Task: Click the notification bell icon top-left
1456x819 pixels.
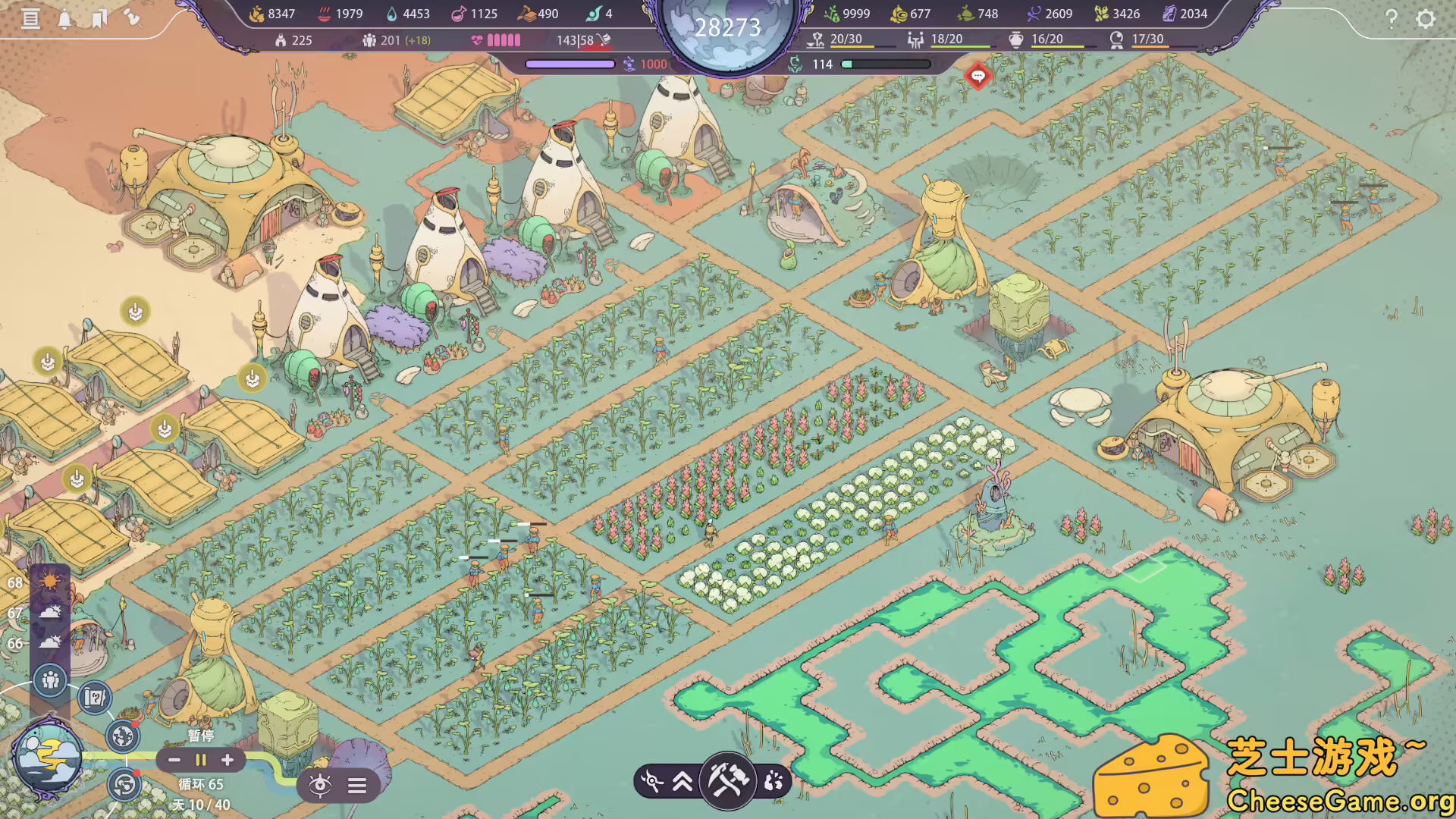Action: (x=64, y=19)
